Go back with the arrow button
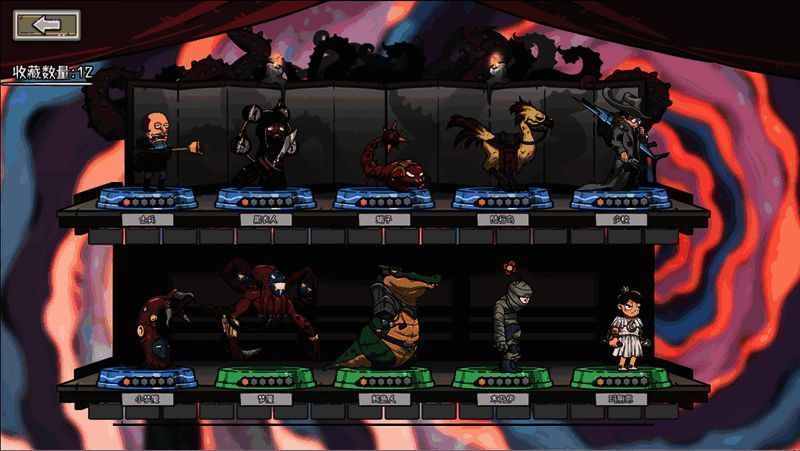Image resolution: width=800 pixels, height=451 pixels. pos(47,25)
